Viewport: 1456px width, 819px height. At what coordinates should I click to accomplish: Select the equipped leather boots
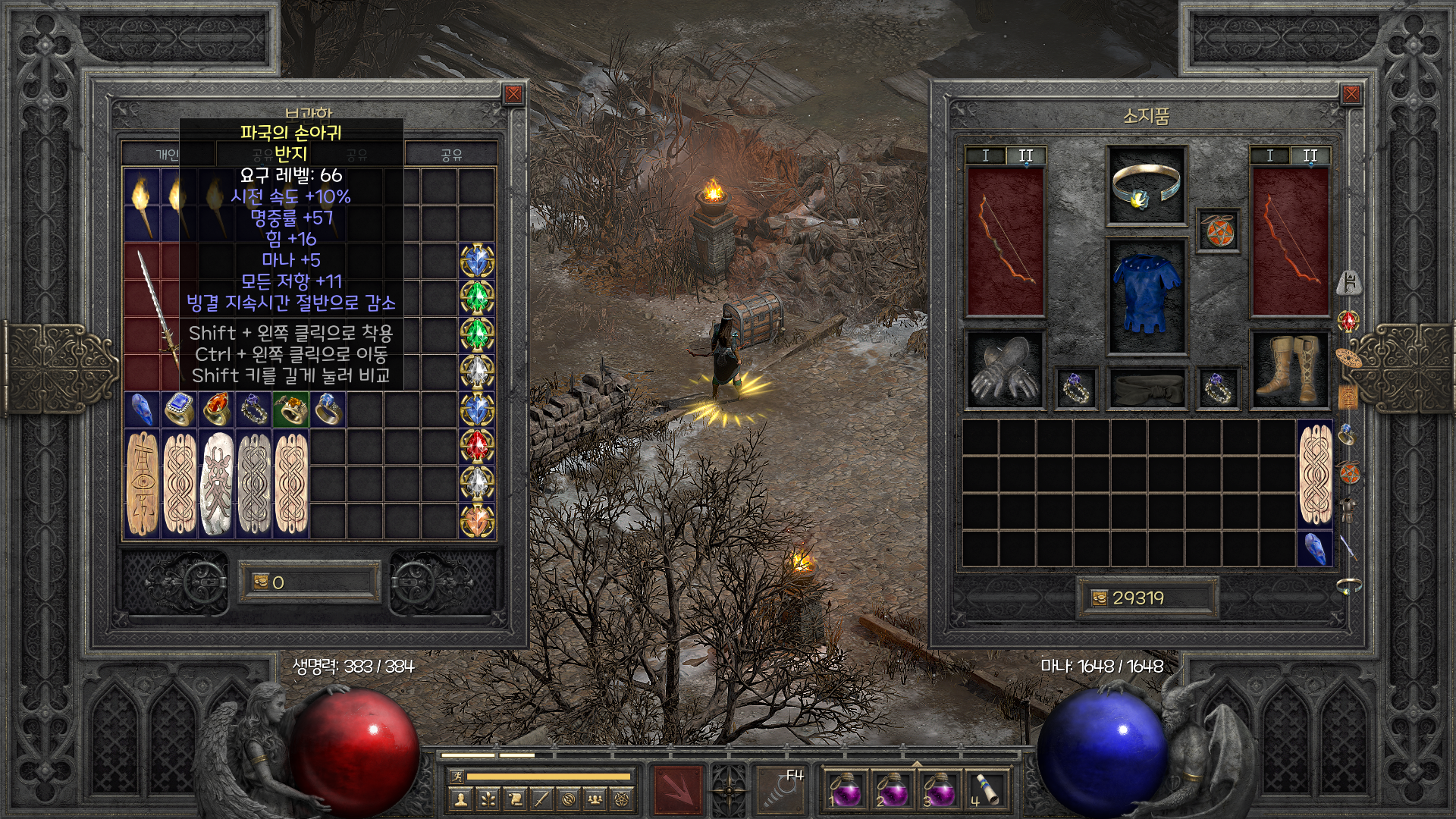(1289, 370)
